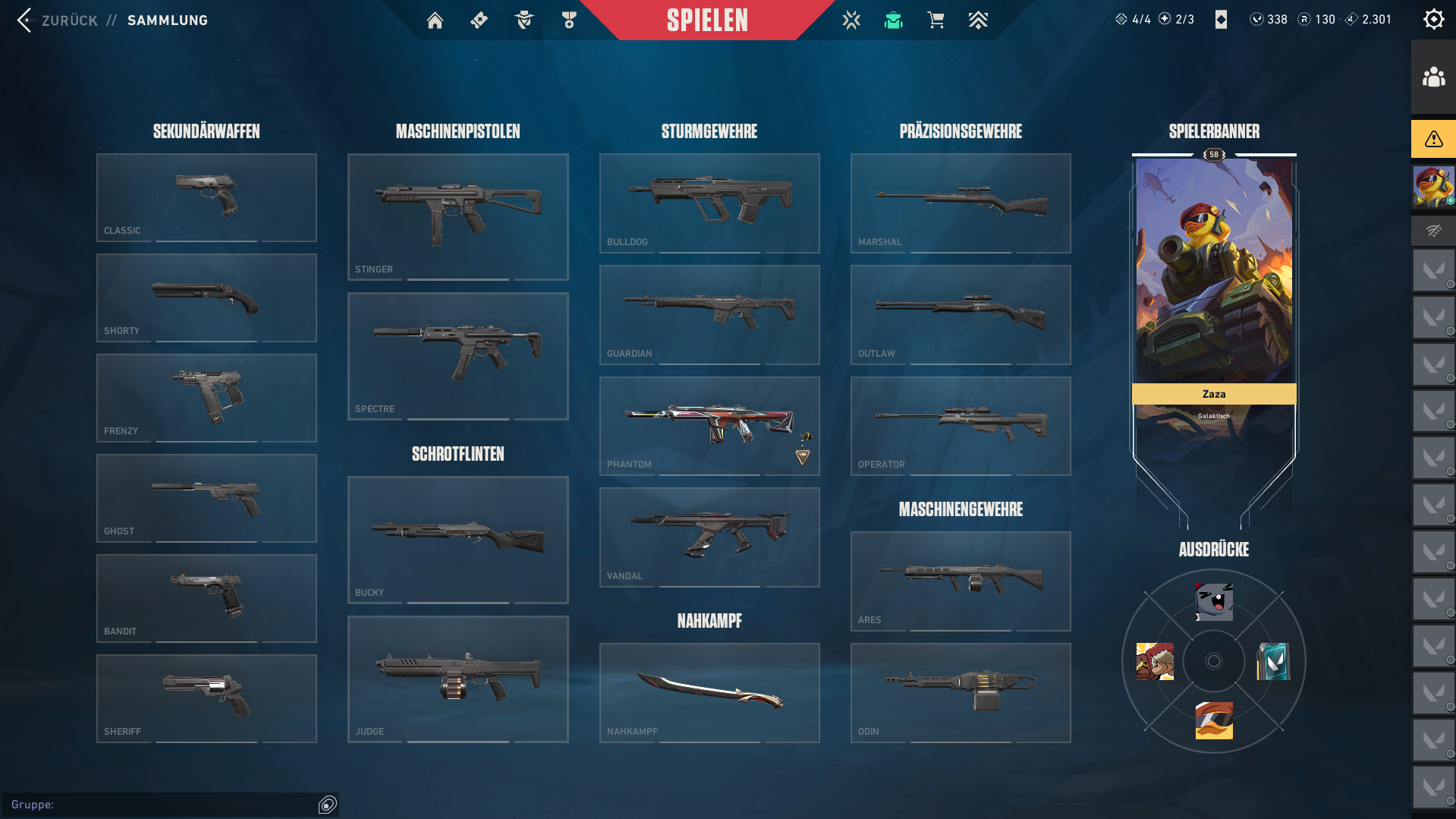Image resolution: width=1456 pixels, height=819 pixels.
Task: Open the shopping cart store
Action: 936,20
